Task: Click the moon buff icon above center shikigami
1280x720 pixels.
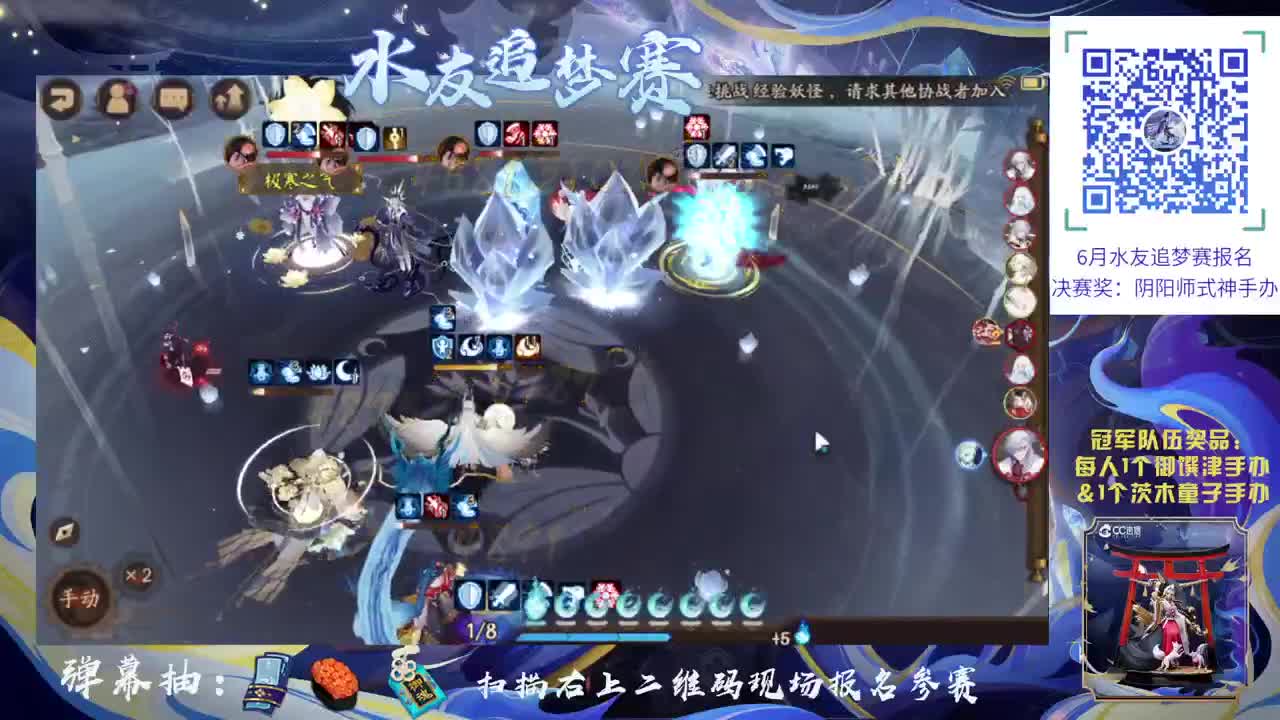Action: (x=470, y=347)
